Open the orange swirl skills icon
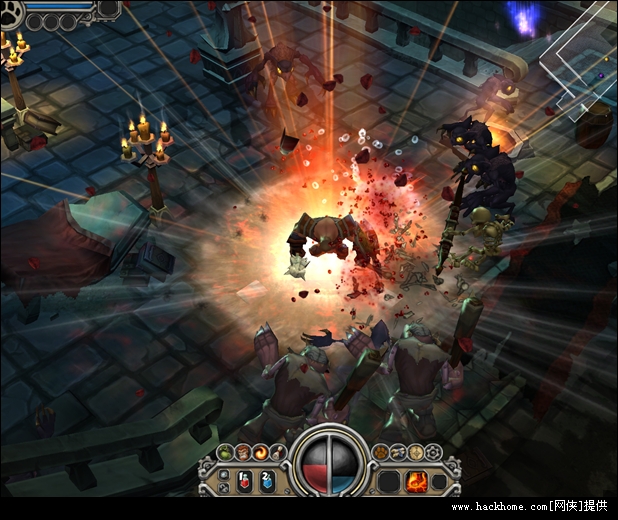The width and height of the screenshot is (618, 520). tap(260, 453)
